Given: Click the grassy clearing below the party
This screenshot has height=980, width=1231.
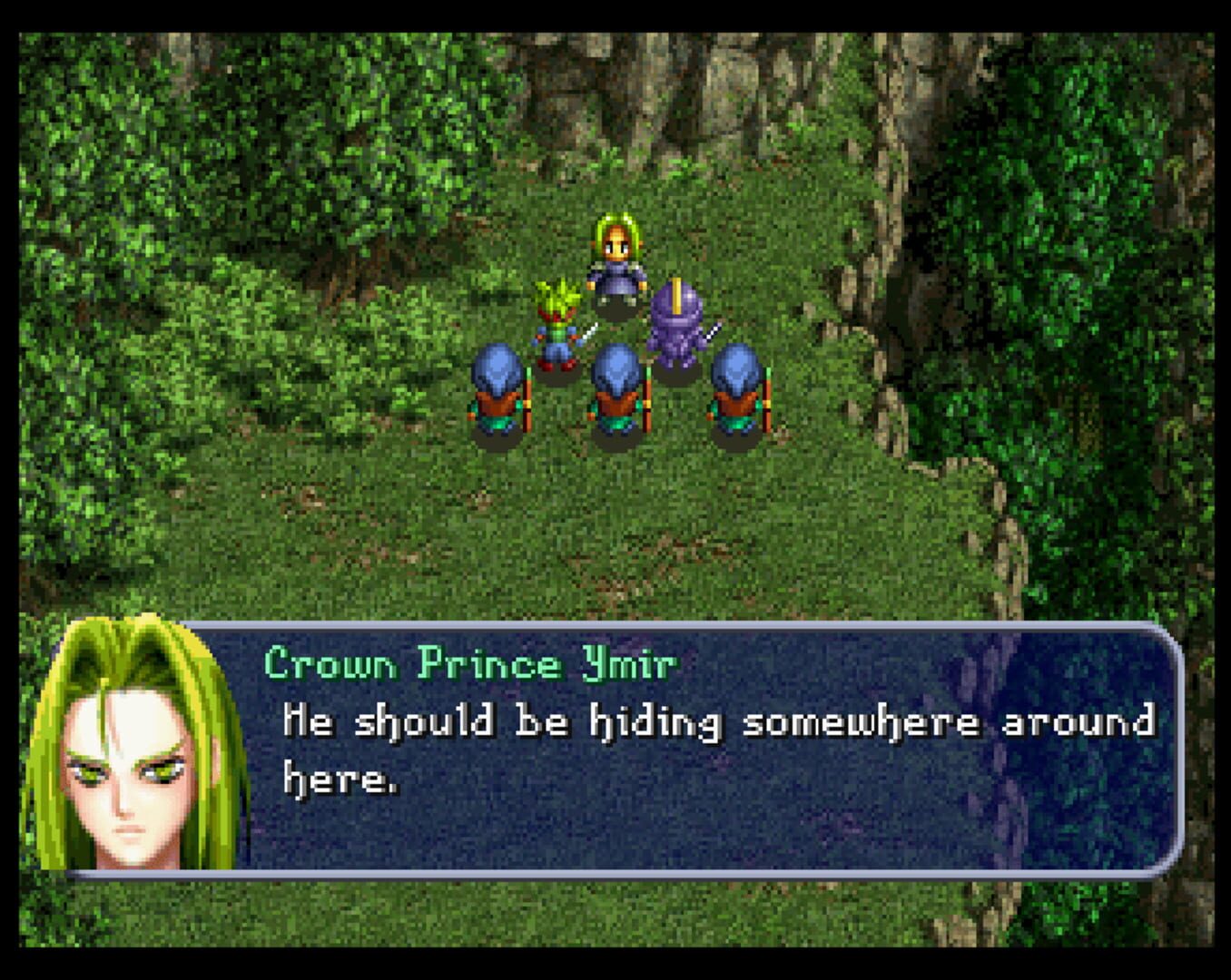Looking at the screenshot, I should [599, 526].
